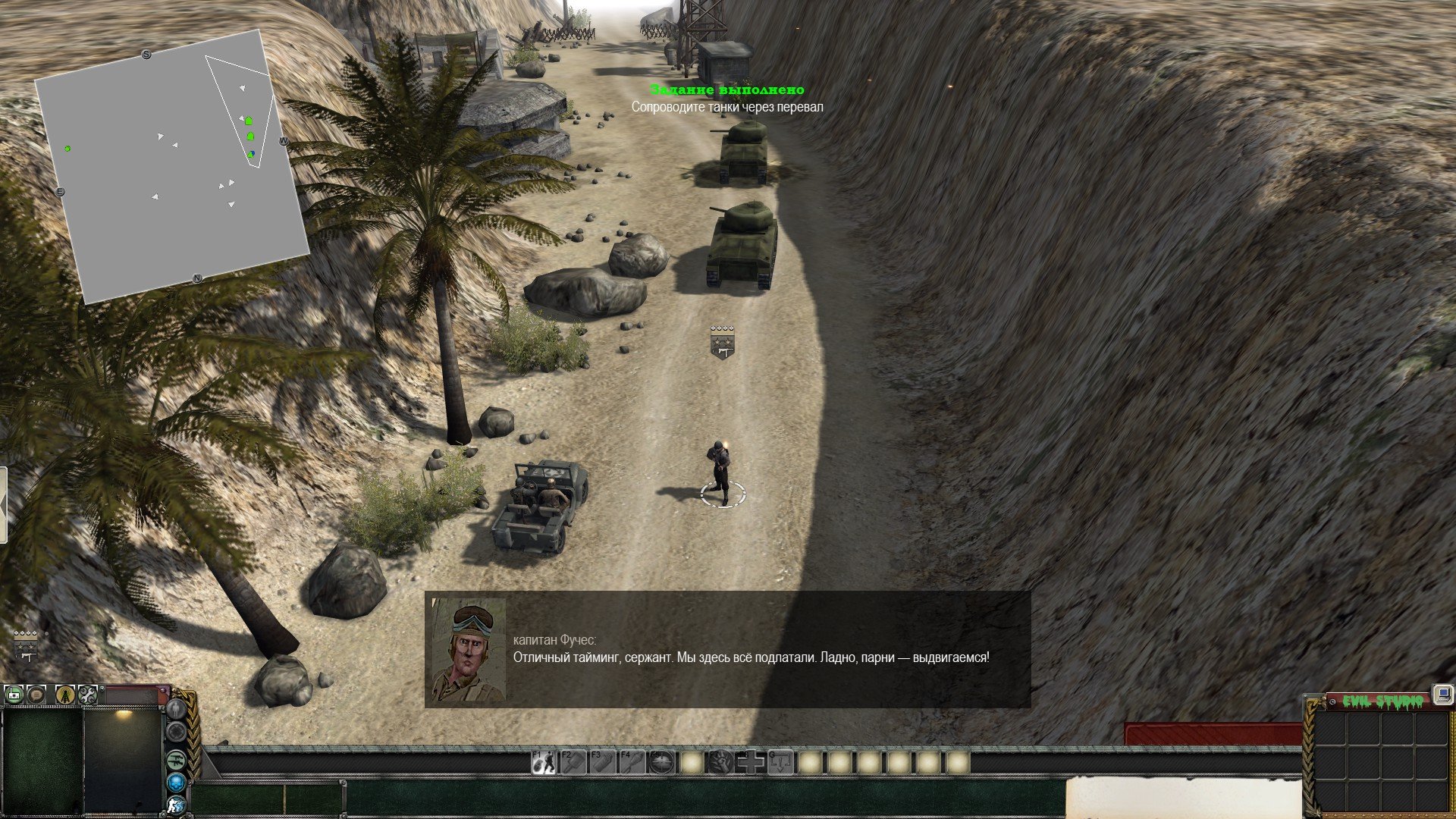
Task: Click the crossed wrenches repair icon
Action: (88, 694)
